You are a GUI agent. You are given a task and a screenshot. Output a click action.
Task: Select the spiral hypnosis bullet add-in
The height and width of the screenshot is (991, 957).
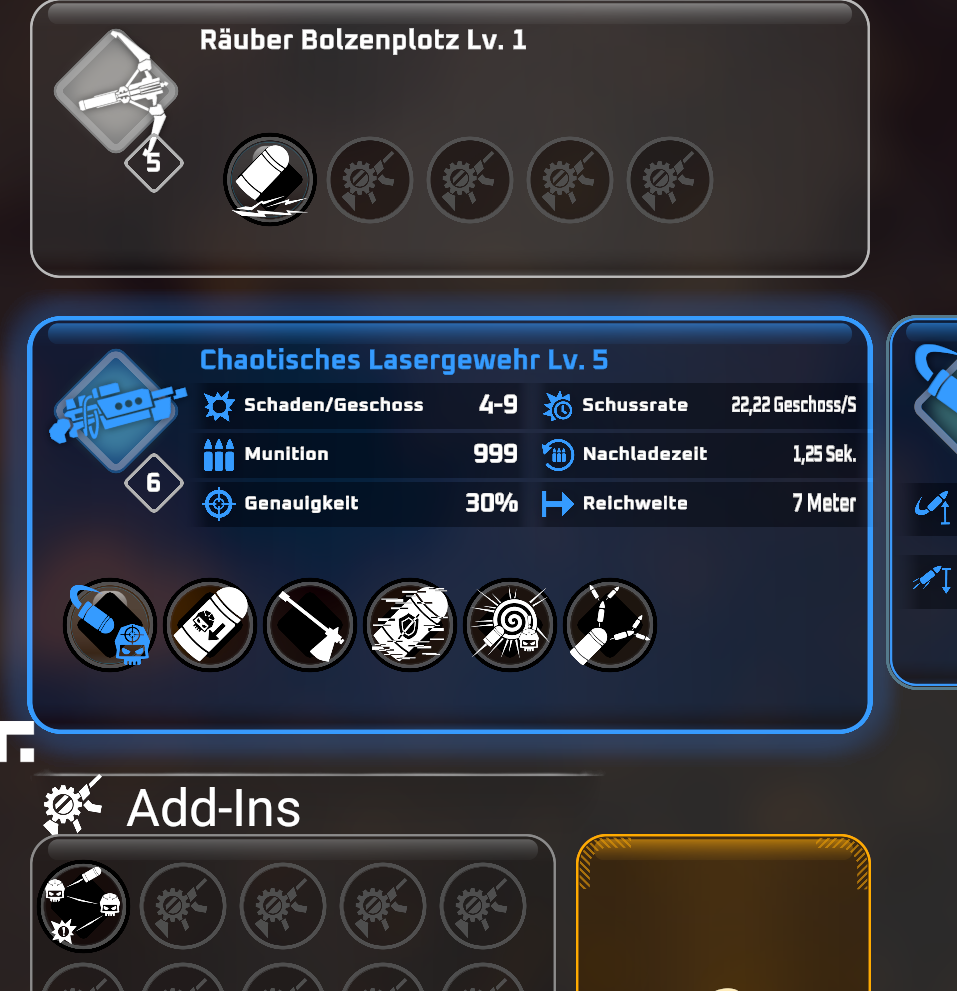click(x=510, y=625)
